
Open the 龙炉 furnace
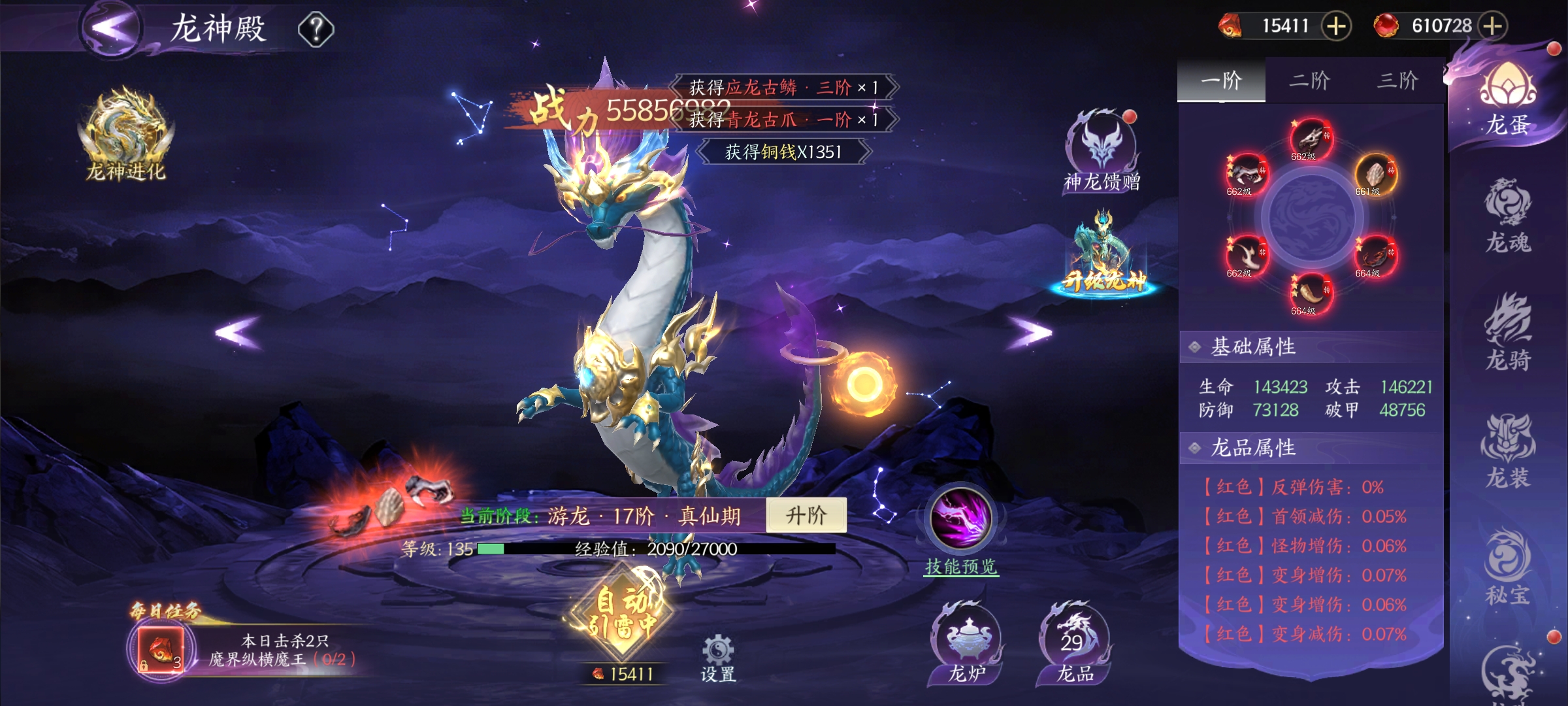tap(966, 644)
